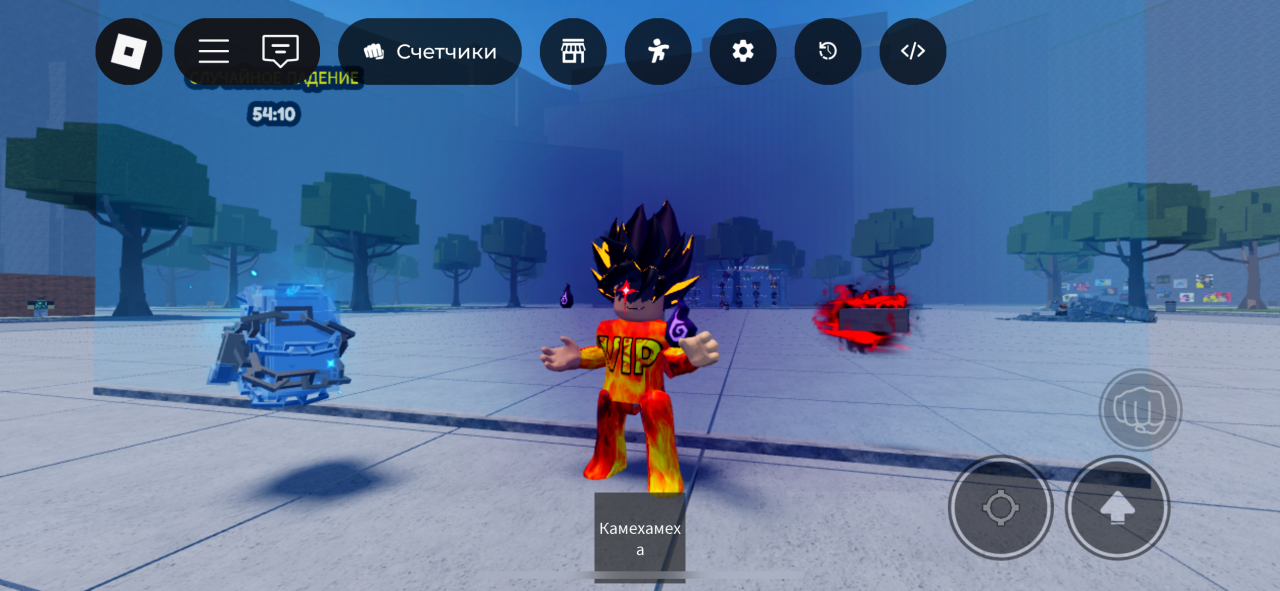Image resolution: width=1280 pixels, height=591 pixels.
Task: Toggle the chat window icon
Action: pyautogui.click(x=280, y=51)
